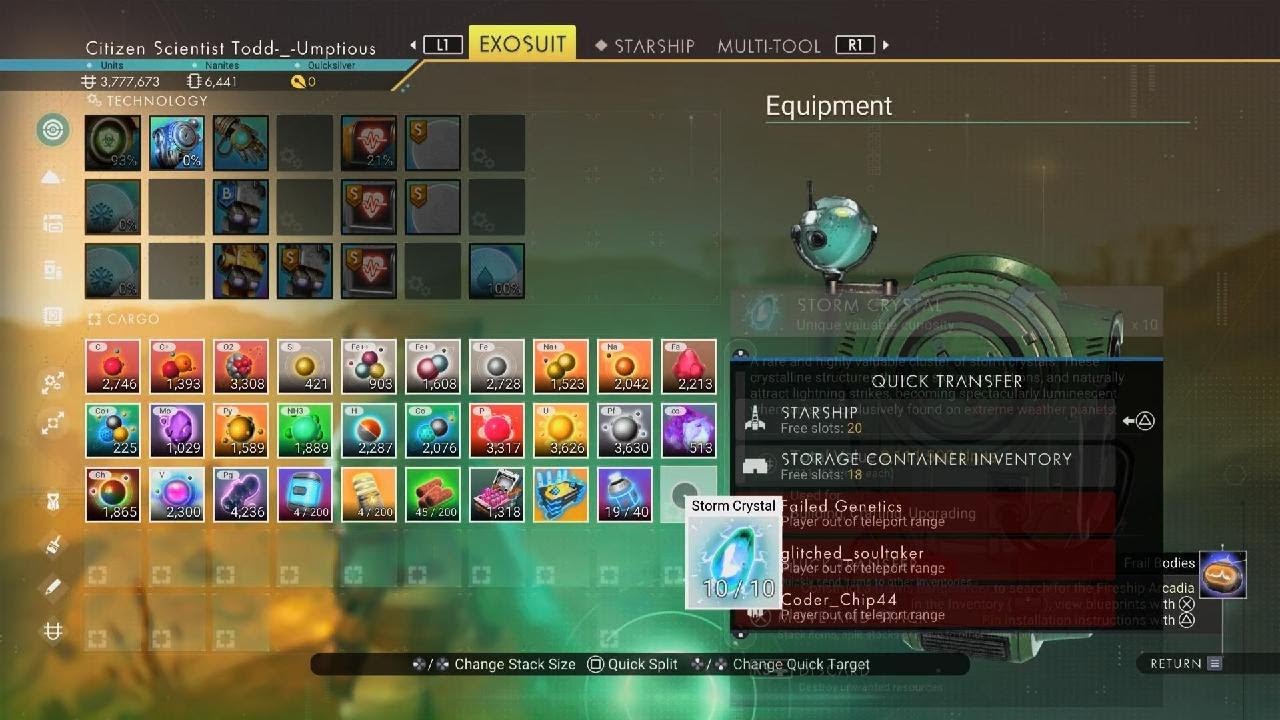
Task: Choose Starship as quick transfer target
Action: point(925,420)
